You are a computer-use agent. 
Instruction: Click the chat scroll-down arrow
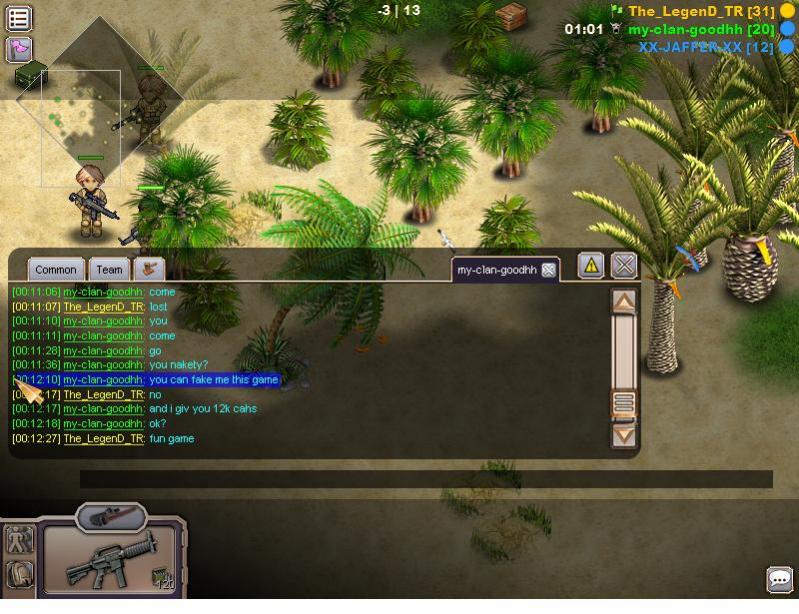point(624,435)
